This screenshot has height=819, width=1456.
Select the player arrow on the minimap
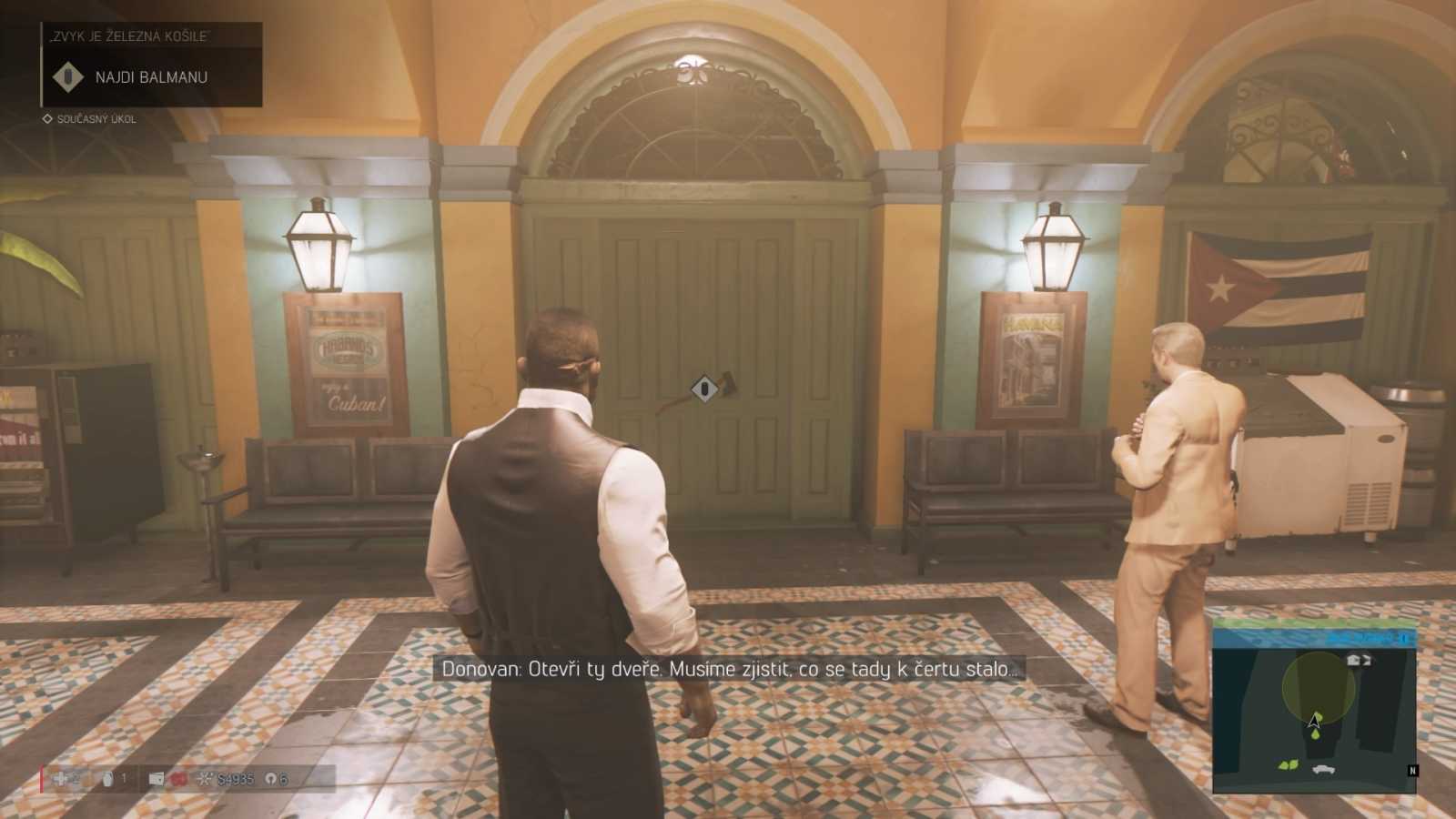1314,722
